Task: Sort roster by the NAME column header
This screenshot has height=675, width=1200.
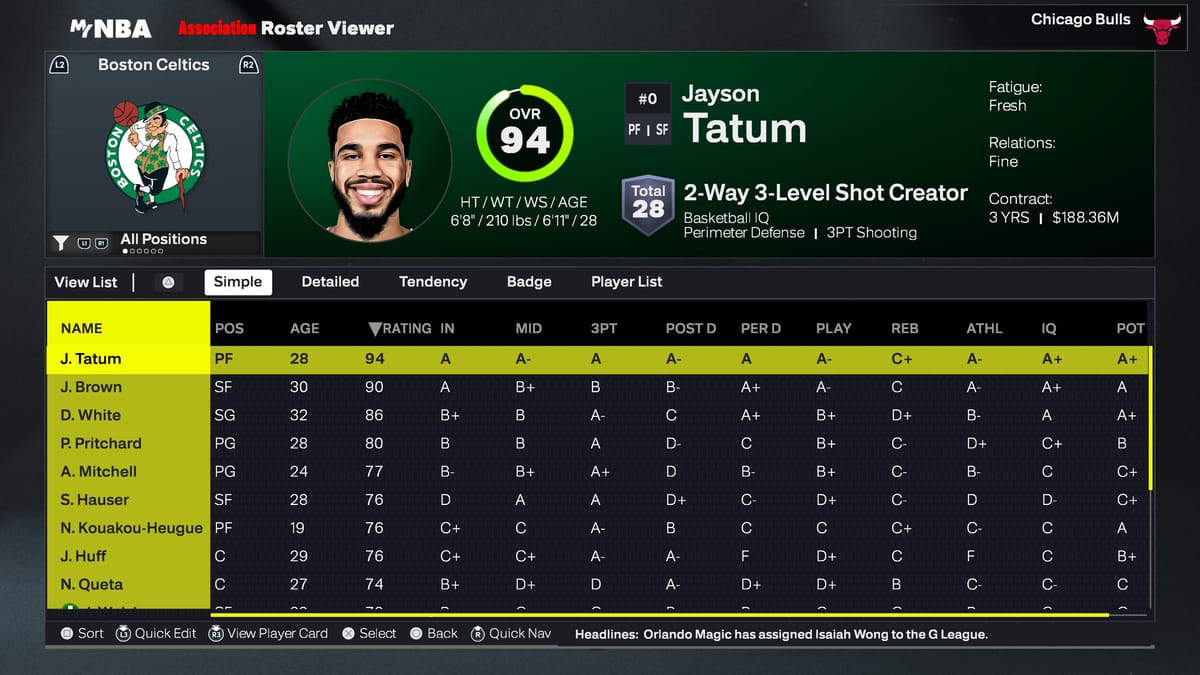Action: tap(82, 328)
